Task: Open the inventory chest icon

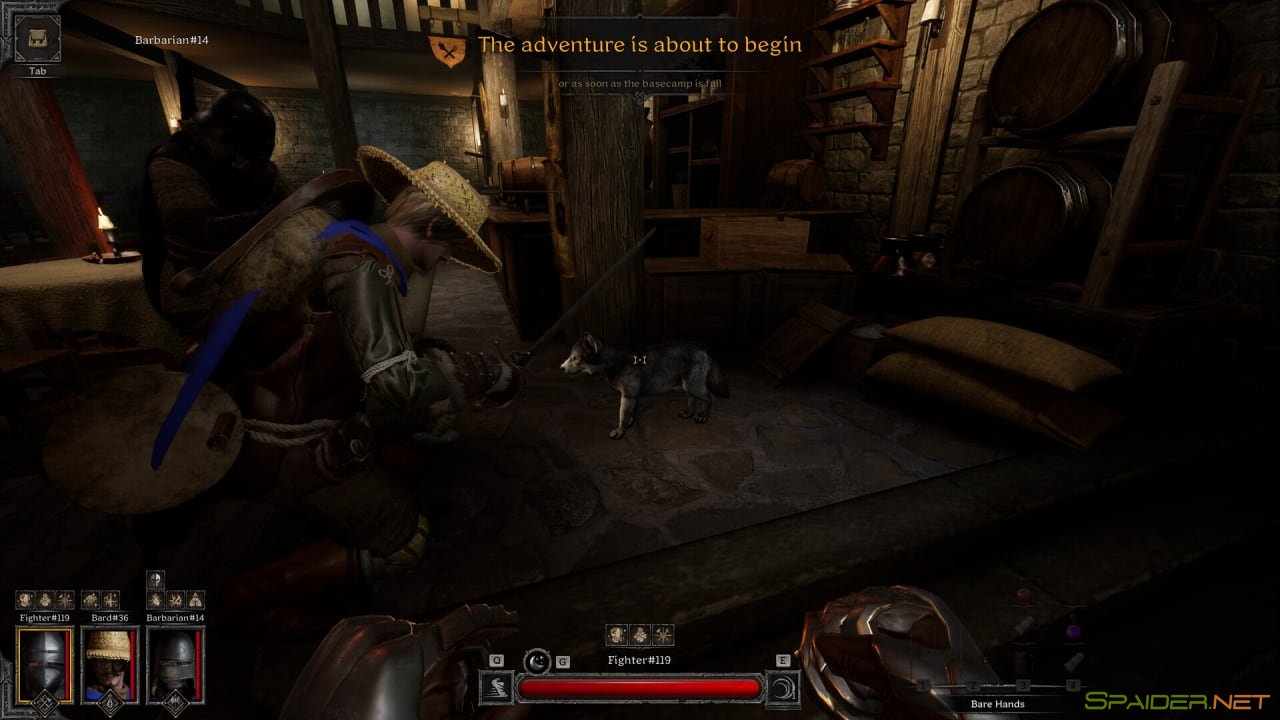Action: pyautogui.click(x=38, y=38)
